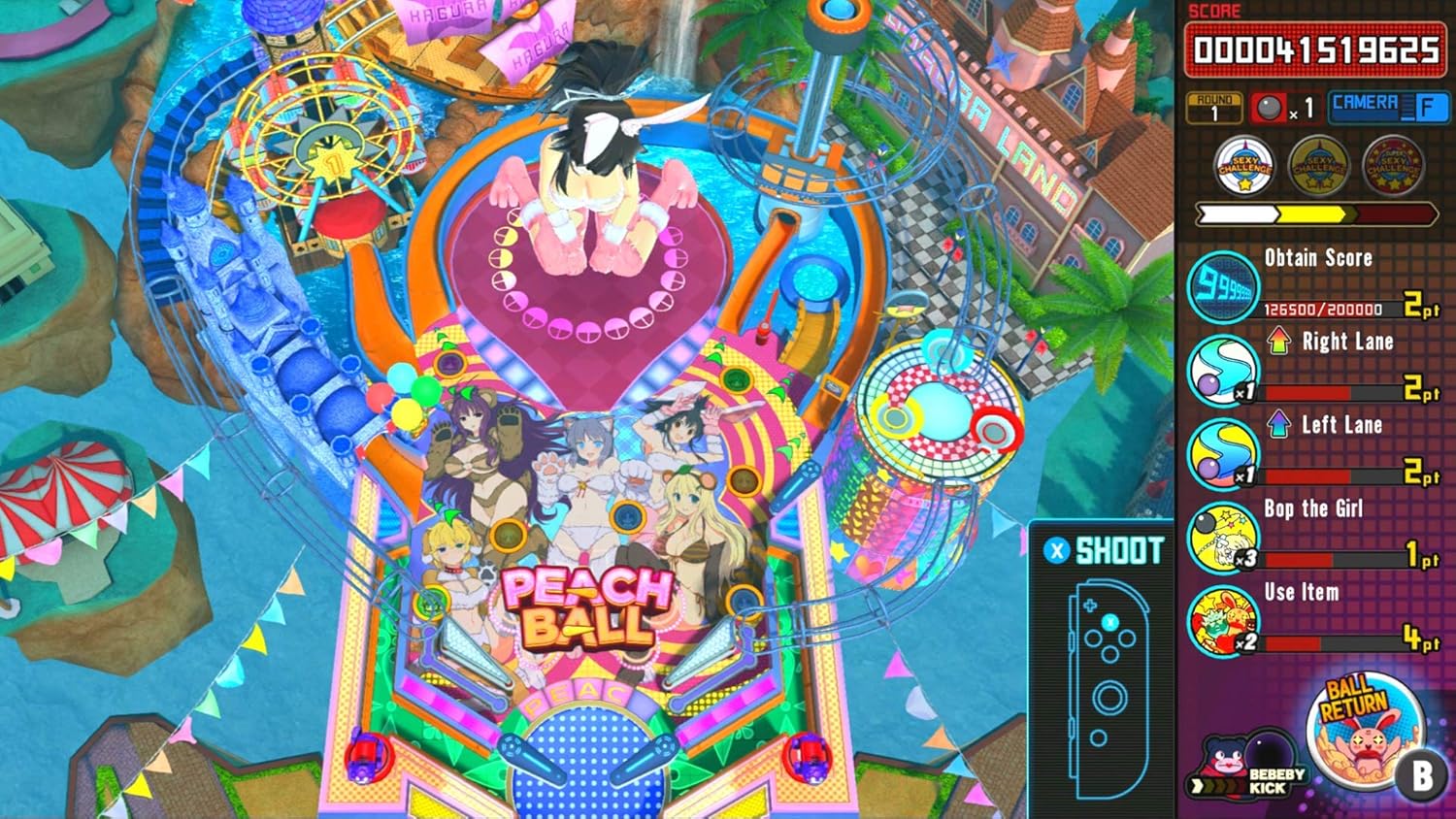This screenshot has height=819, width=1456.
Task: Click the Bop the Girl mission icon
Action: [x=1222, y=537]
